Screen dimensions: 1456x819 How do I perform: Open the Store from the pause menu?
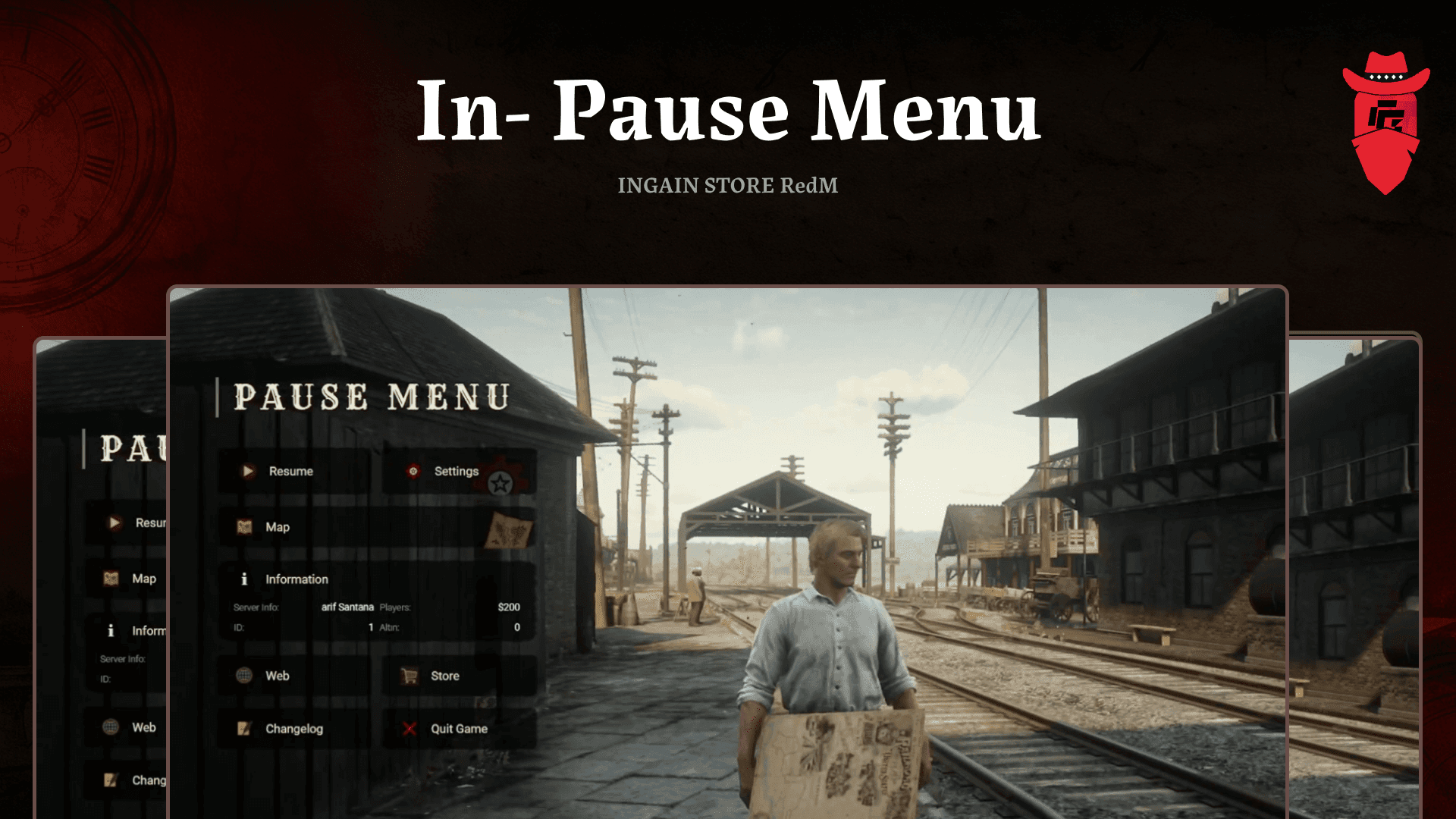(x=444, y=676)
